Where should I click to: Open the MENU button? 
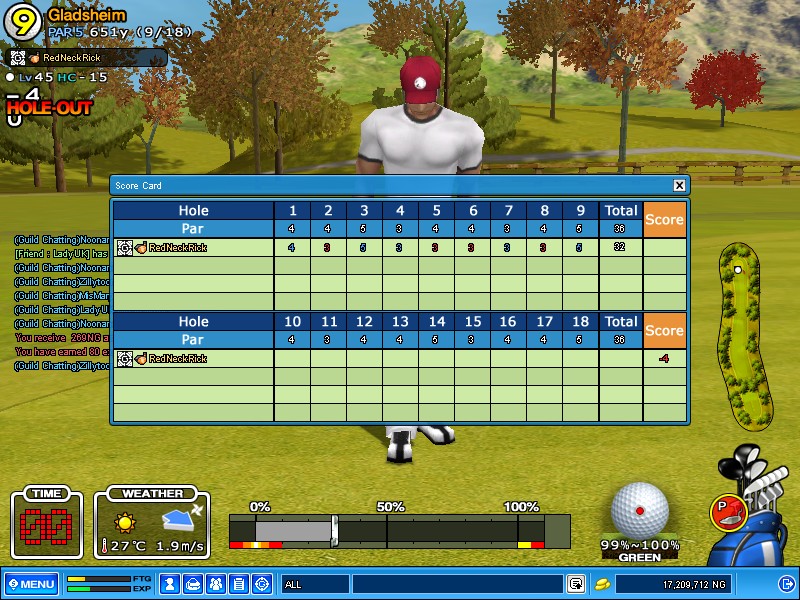(x=31, y=584)
